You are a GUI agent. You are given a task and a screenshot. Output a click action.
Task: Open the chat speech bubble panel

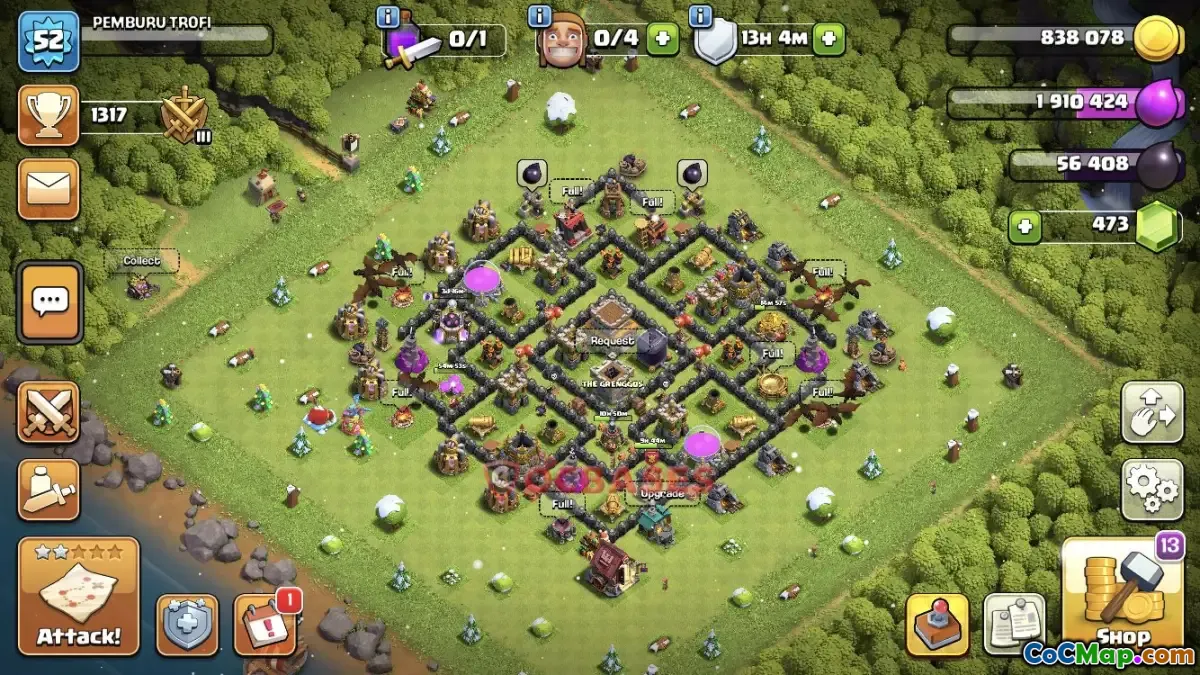tap(49, 301)
